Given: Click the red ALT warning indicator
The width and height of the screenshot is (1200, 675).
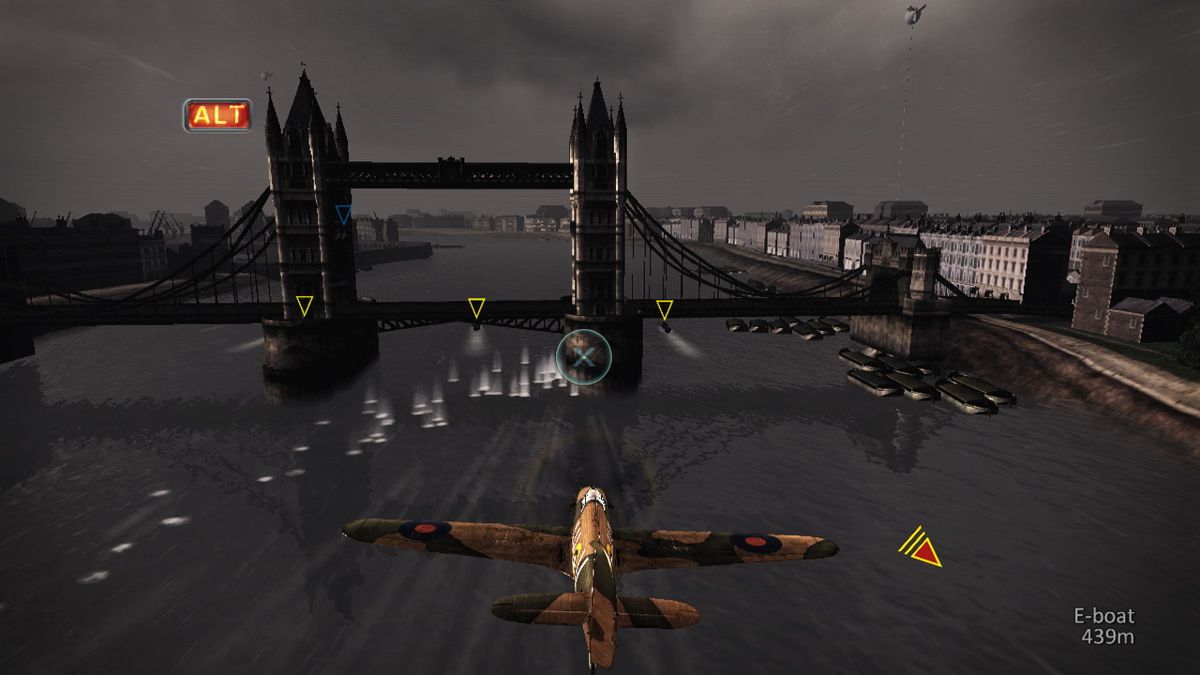Looking at the screenshot, I should click(218, 115).
